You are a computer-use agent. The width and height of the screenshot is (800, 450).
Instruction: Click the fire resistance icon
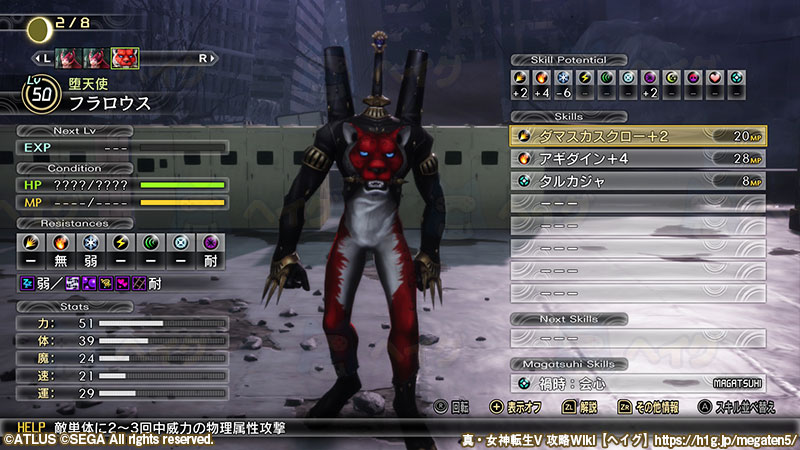pyautogui.click(x=59, y=243)
